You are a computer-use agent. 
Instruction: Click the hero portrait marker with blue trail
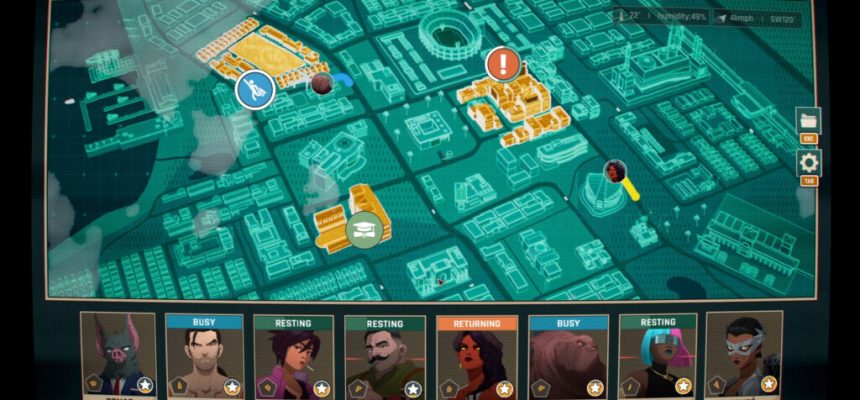tap(322, 83)
